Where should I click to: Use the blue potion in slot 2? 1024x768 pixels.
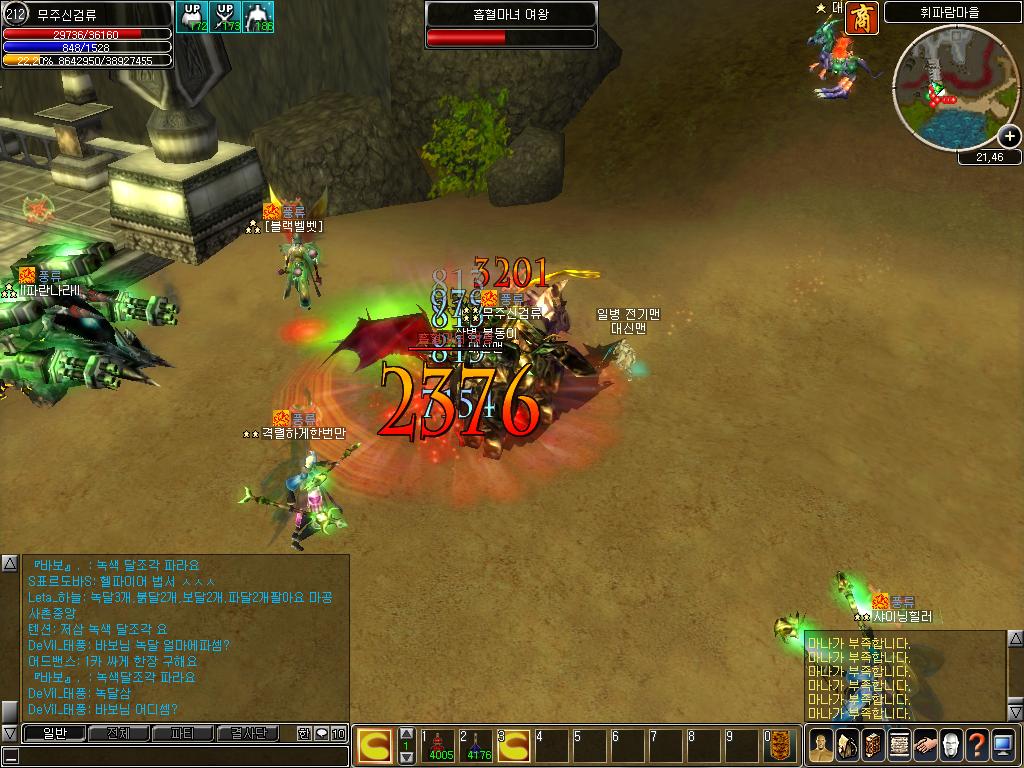pos(478,746)
